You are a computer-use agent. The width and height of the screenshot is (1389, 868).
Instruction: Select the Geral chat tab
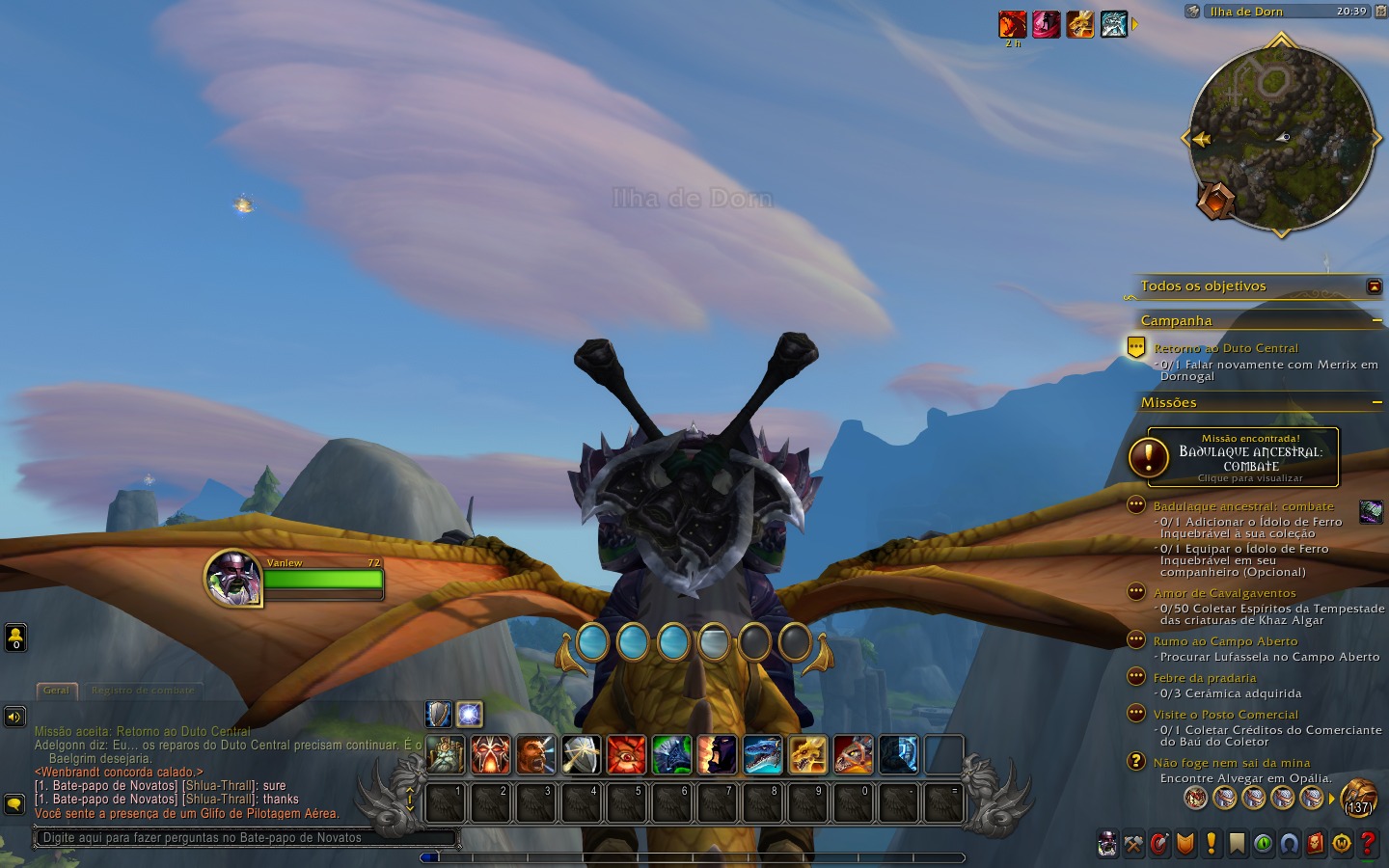point(56,691)
